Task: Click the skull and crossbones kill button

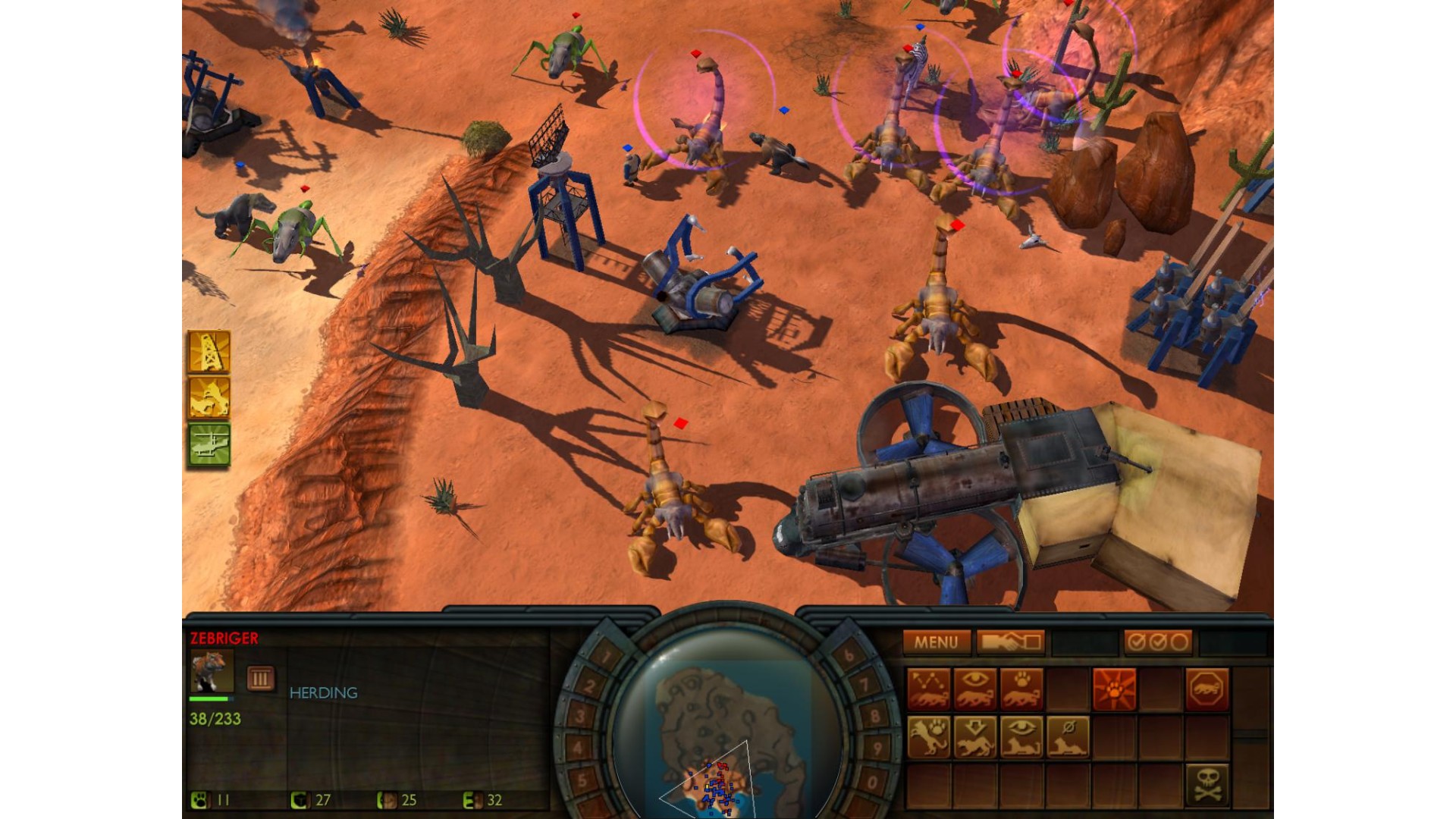Action: (x=1207, y=784)
